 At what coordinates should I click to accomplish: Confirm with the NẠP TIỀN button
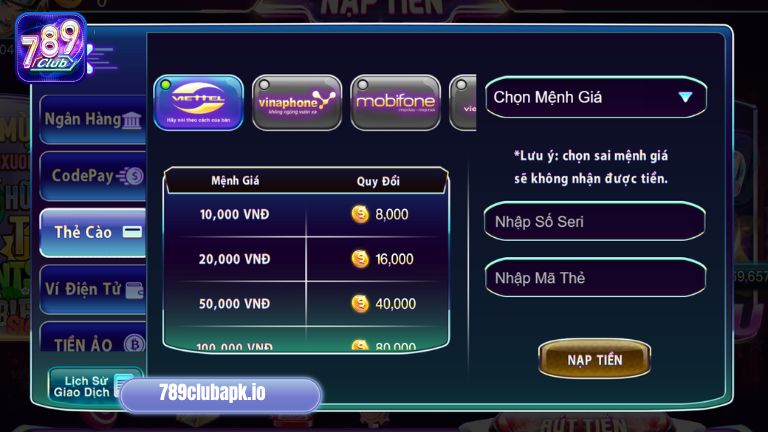[x=594, y=359]
